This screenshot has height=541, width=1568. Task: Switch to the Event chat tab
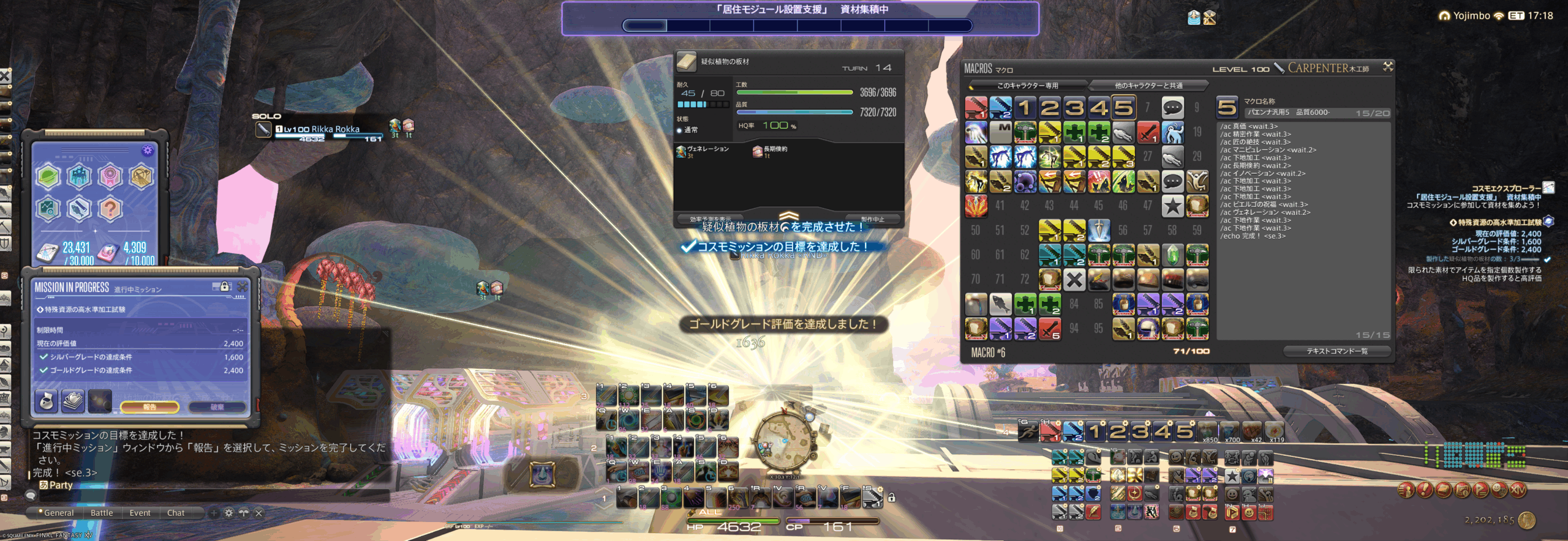140,513
